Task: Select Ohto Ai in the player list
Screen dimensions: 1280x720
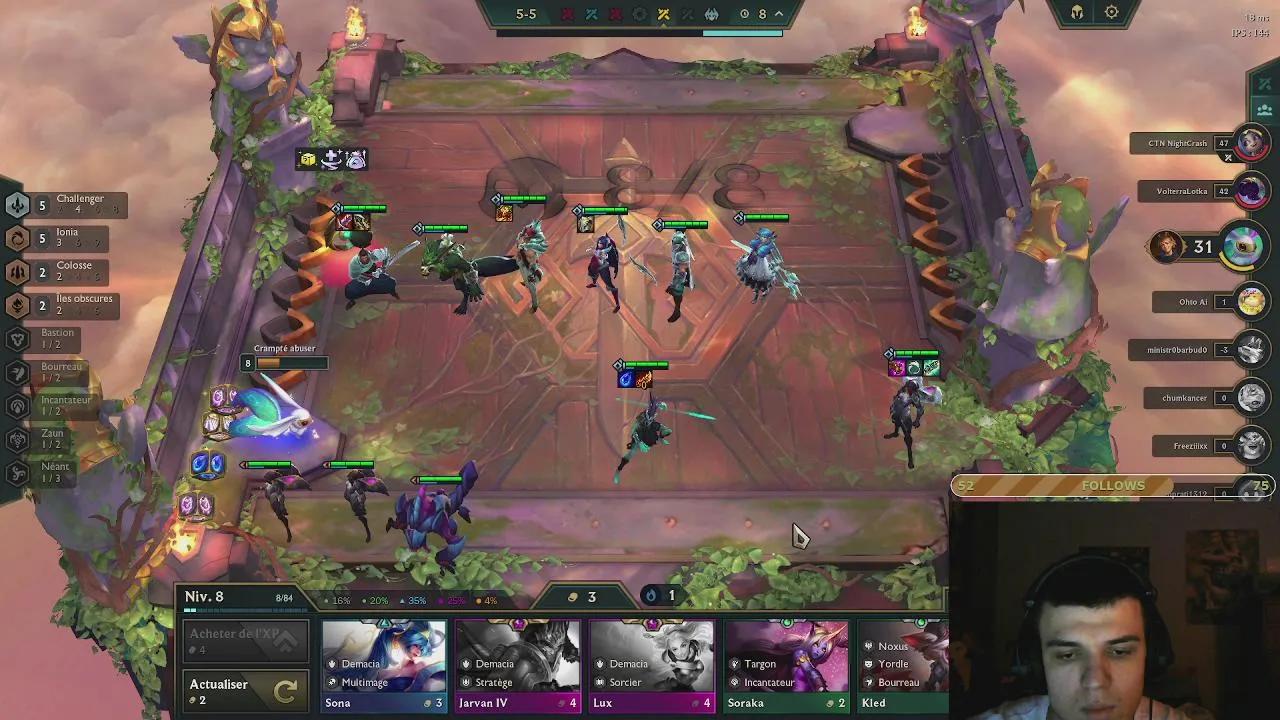Action: (x=1251, y=301)
